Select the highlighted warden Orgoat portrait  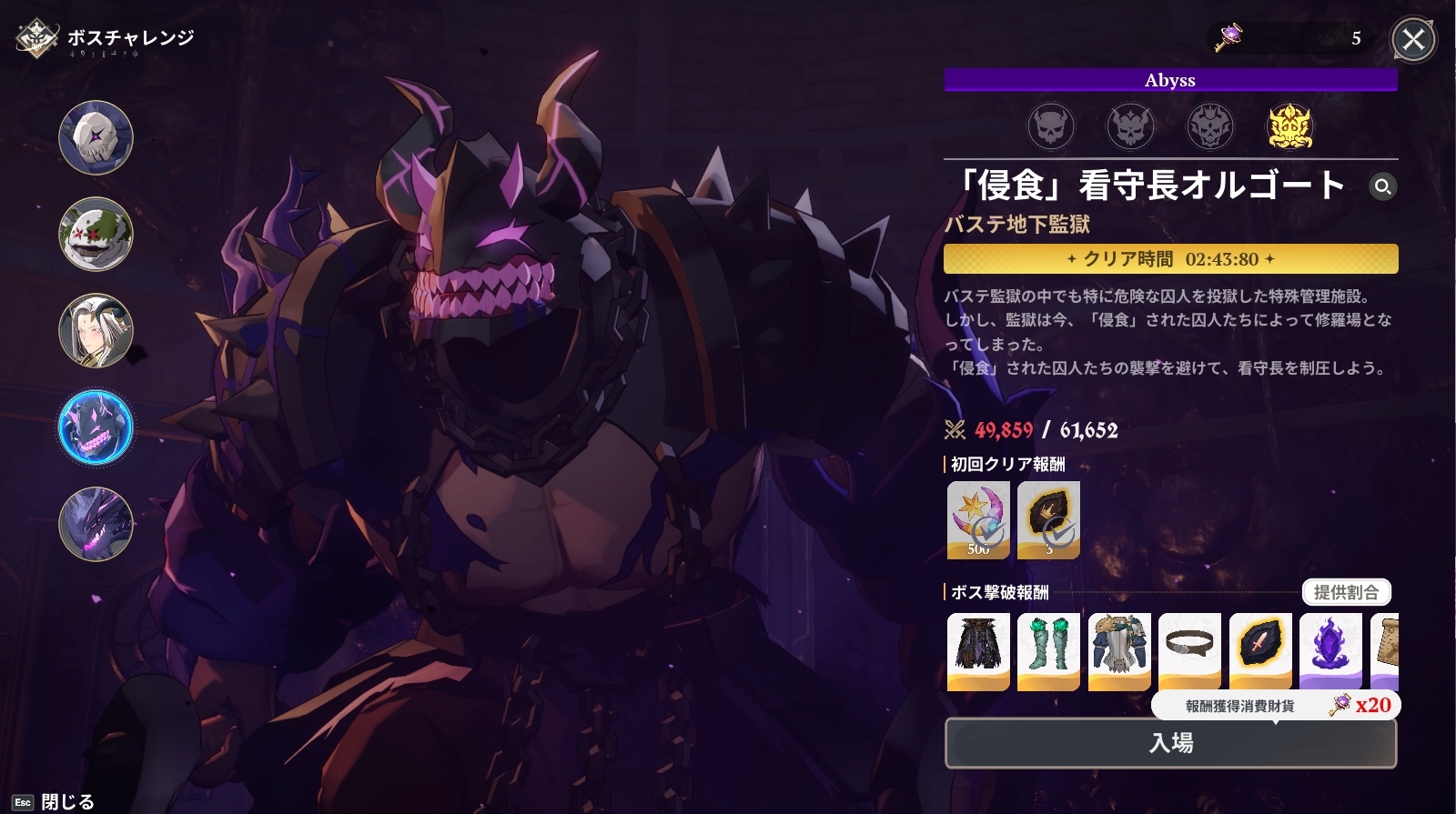point(96,427)
